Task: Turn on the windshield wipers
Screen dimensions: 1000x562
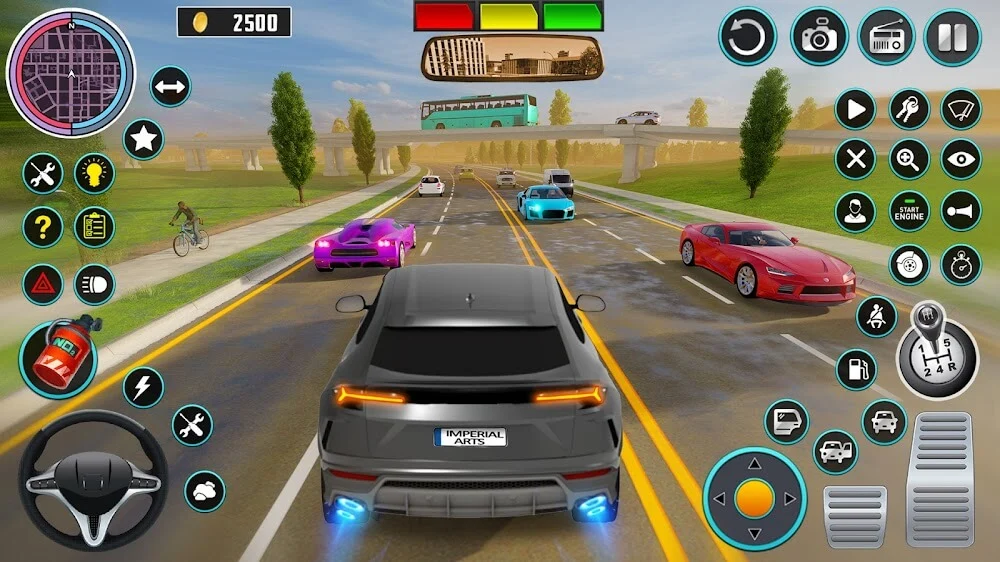Action: [961, 109]
